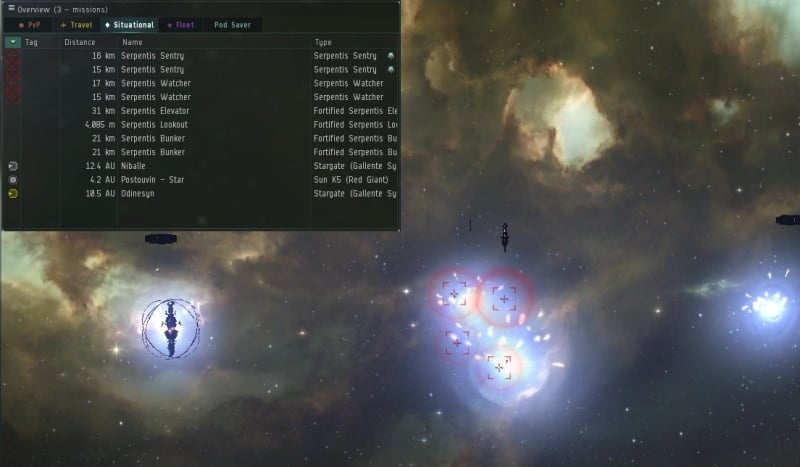Click the Tag column header
The image size is (800, 467).
coord(32,43)
